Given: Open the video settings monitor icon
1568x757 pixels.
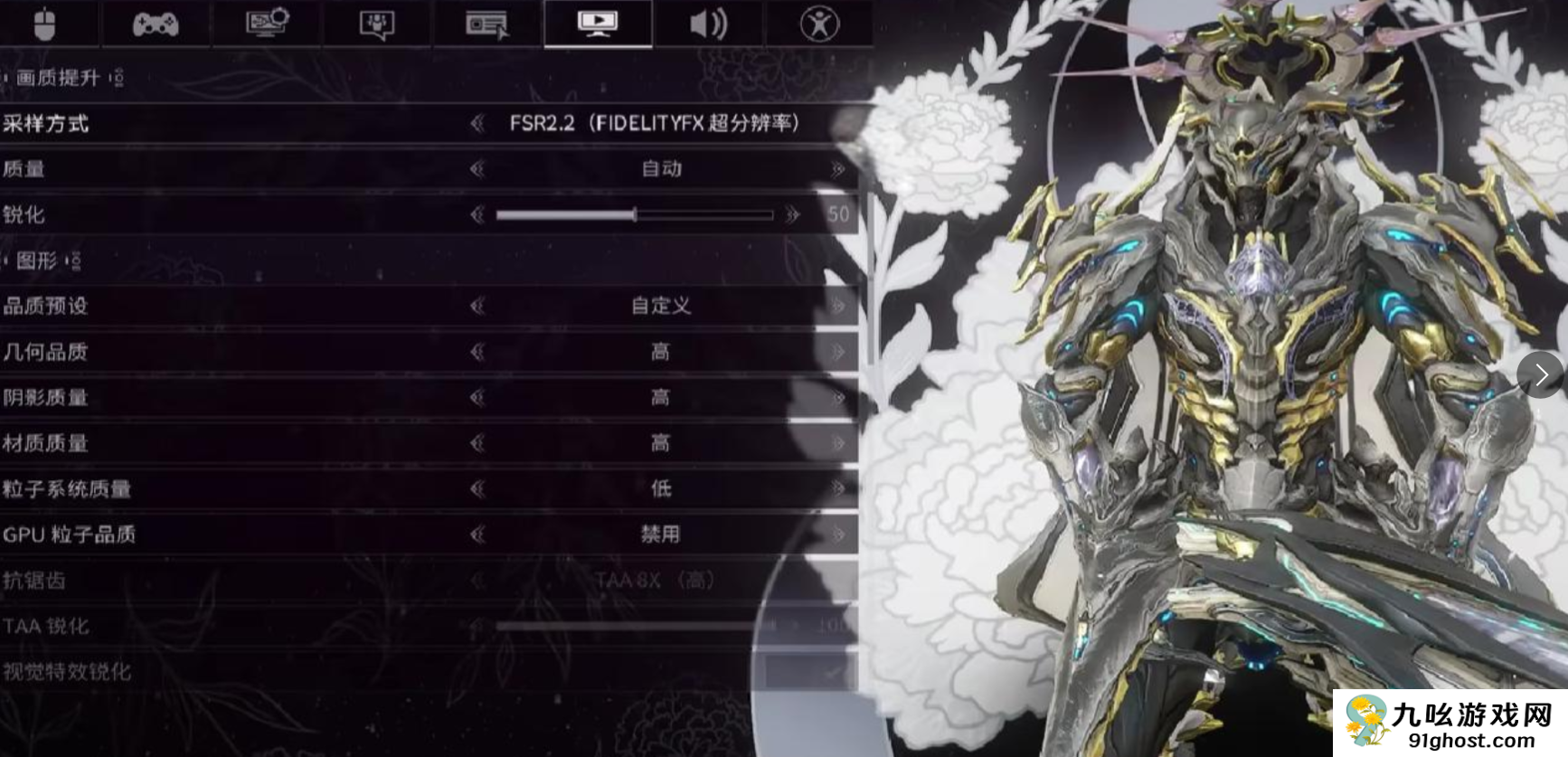Looking at the screenshot, I should (597, 24).
